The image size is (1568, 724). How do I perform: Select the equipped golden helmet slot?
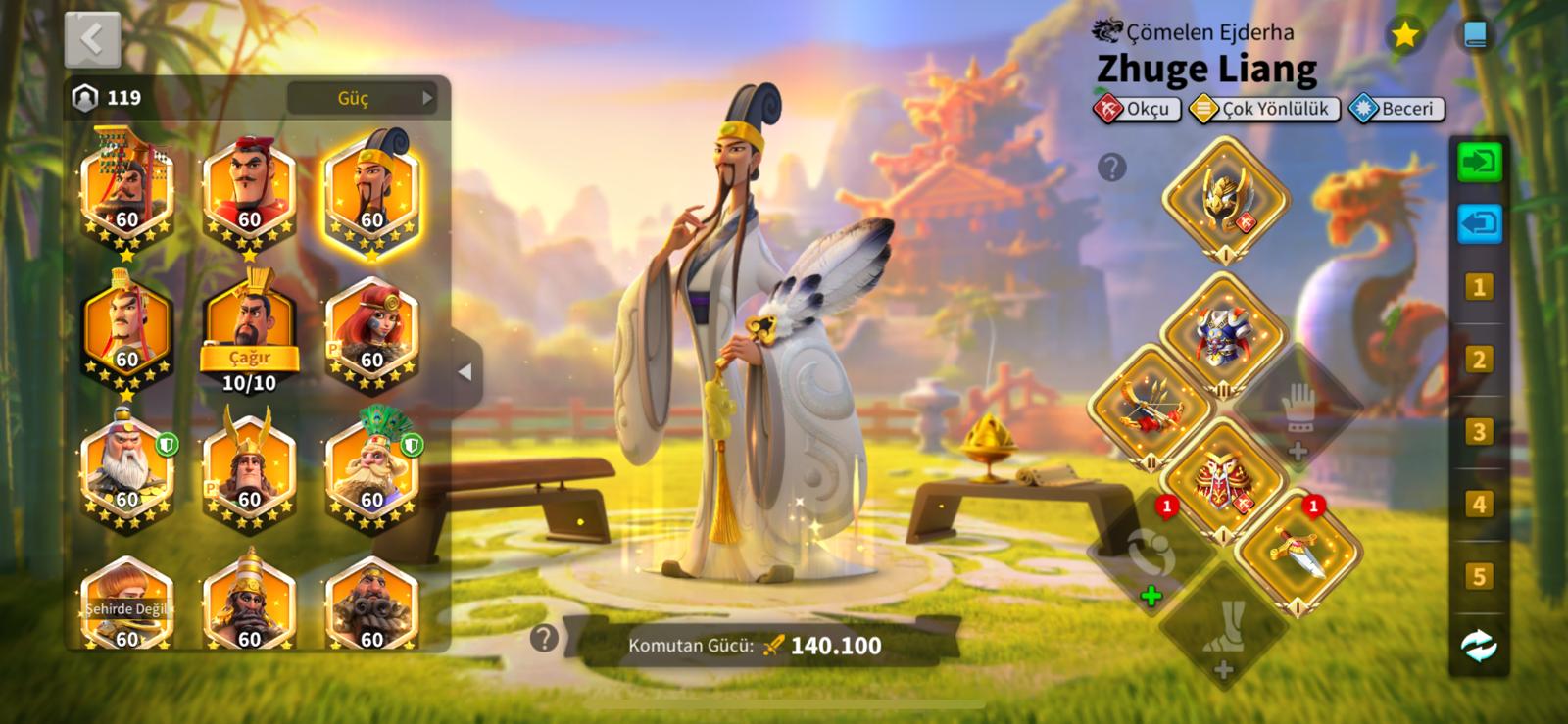click(x=1225, y=200)
